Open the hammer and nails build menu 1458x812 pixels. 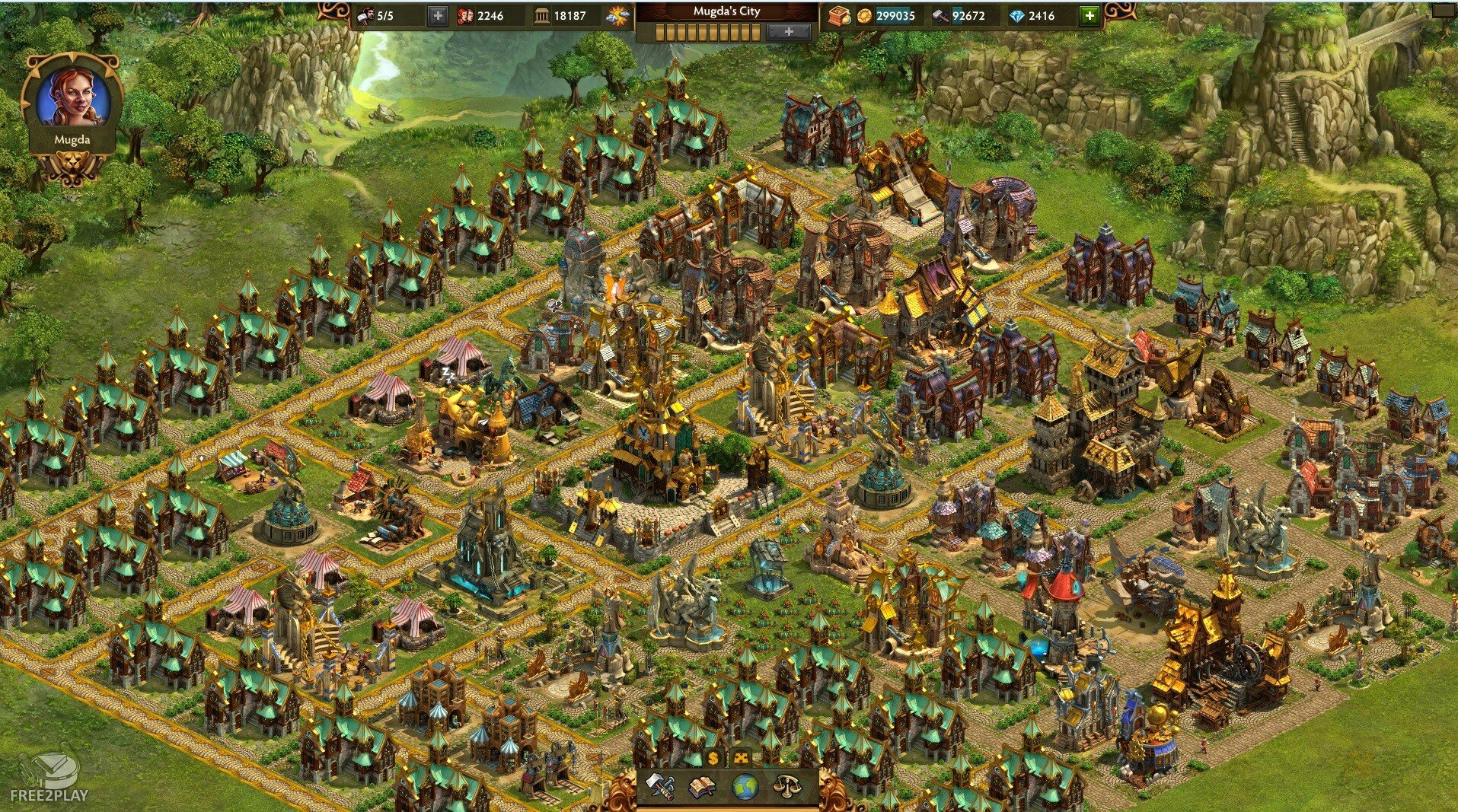click(659, 786)
